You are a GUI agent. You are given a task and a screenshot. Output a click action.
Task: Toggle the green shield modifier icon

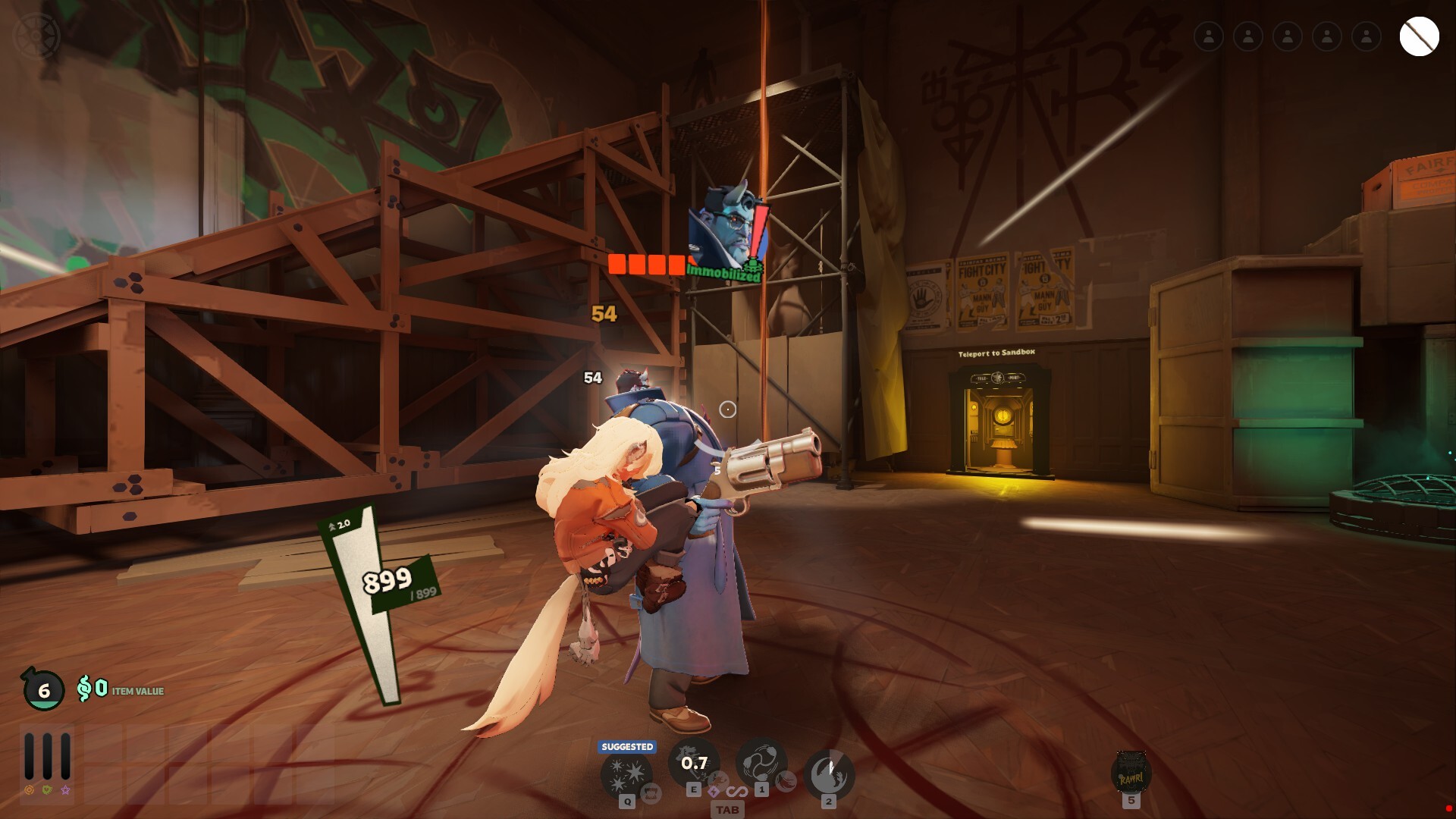coord(47,791)
